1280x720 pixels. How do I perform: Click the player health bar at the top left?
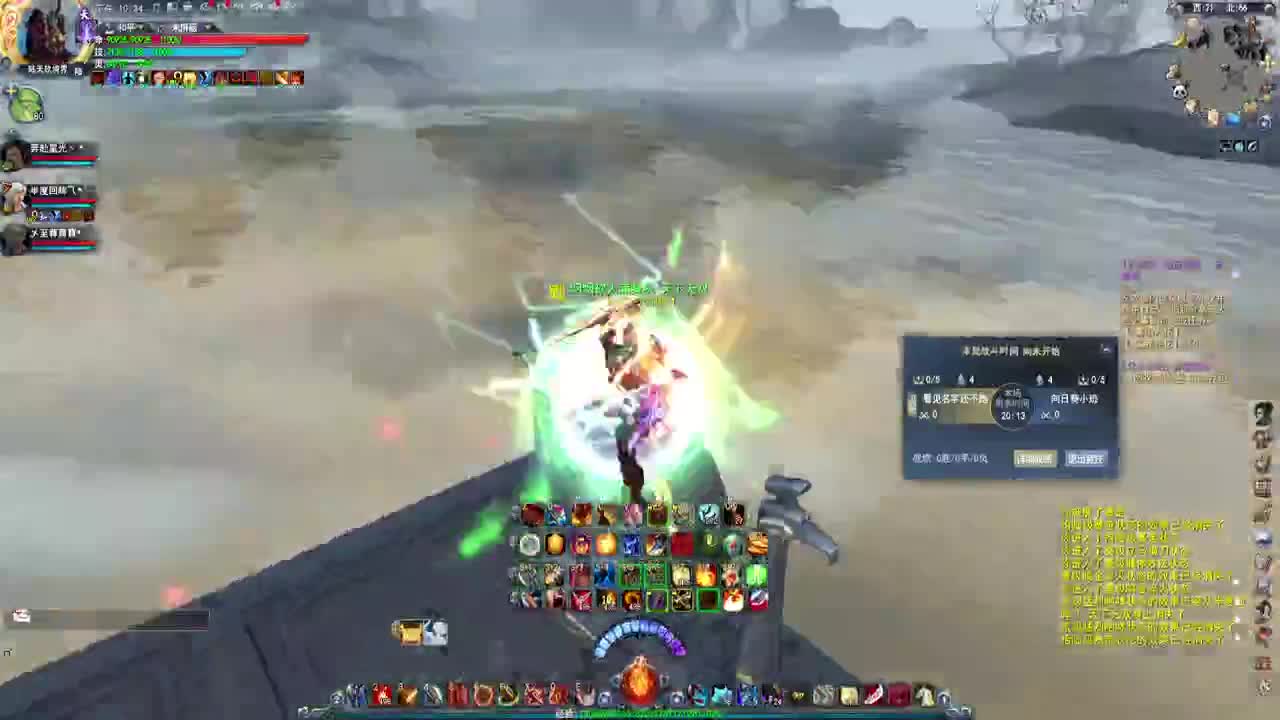click(x=200, y=40)
